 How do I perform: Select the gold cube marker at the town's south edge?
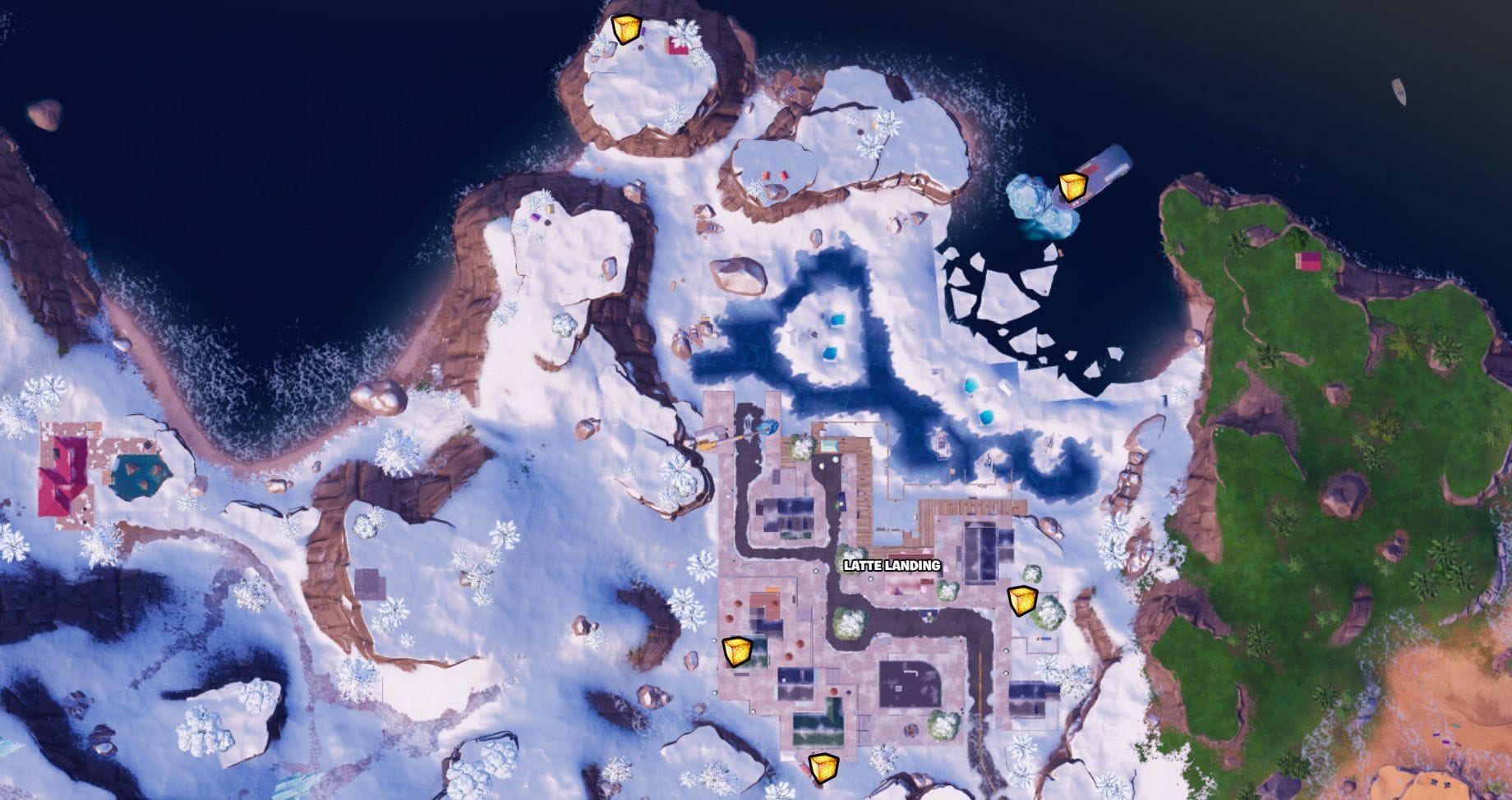tap(823, 767)
